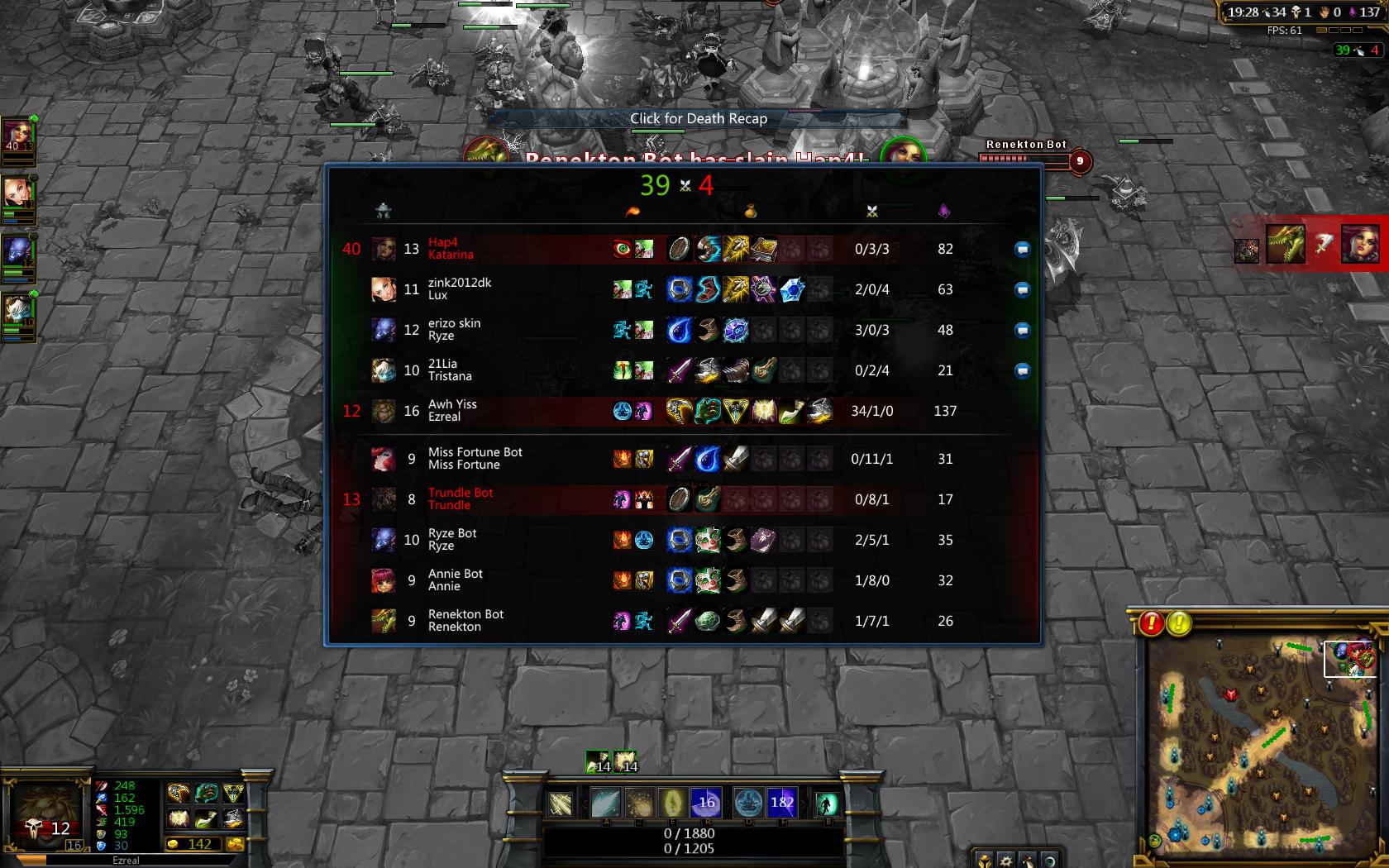Open the Death Recap banner
The image size is (1389, 868).
tap(698, 118)
